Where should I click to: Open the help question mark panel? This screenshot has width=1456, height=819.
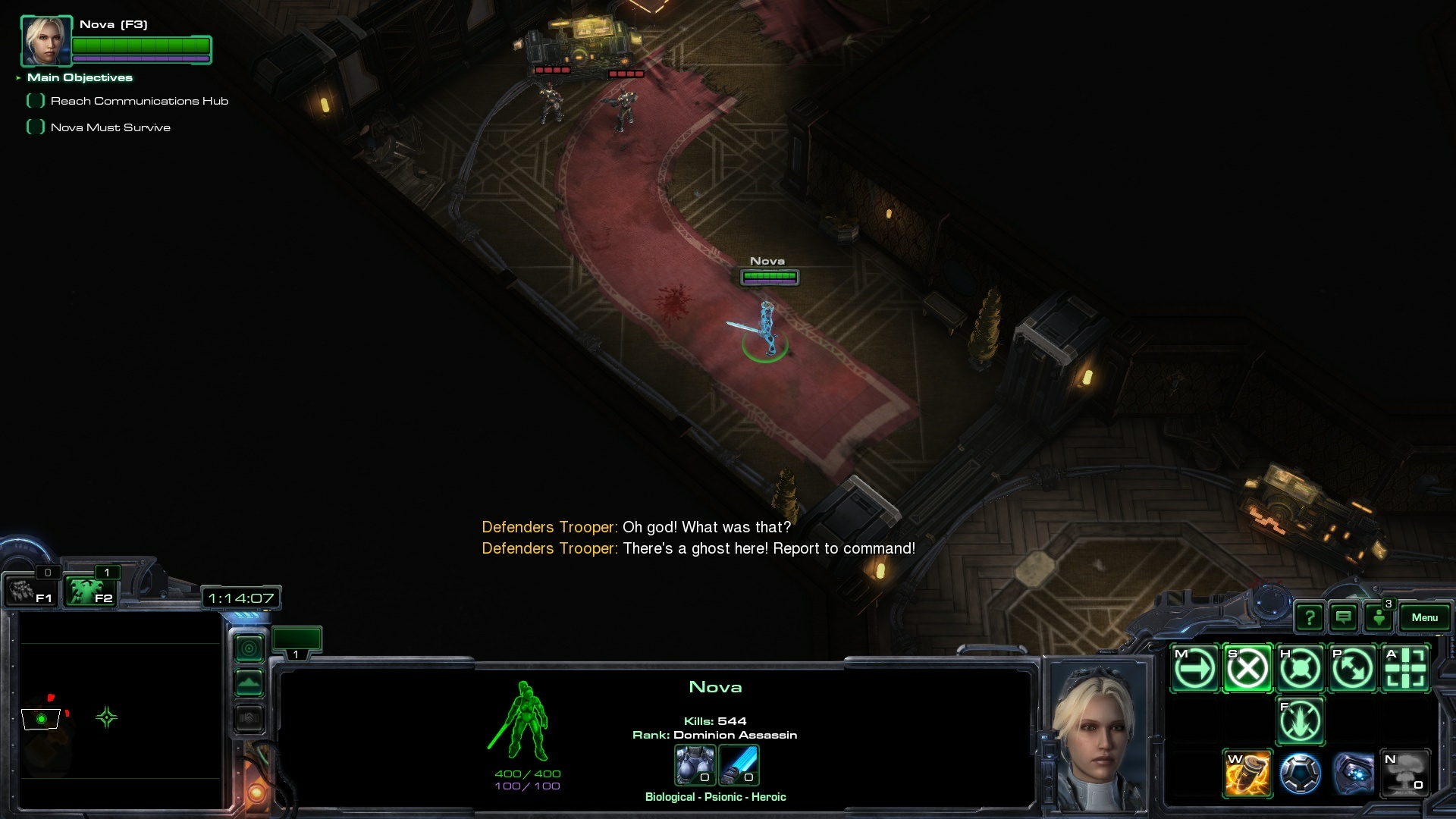point(1310,618)
